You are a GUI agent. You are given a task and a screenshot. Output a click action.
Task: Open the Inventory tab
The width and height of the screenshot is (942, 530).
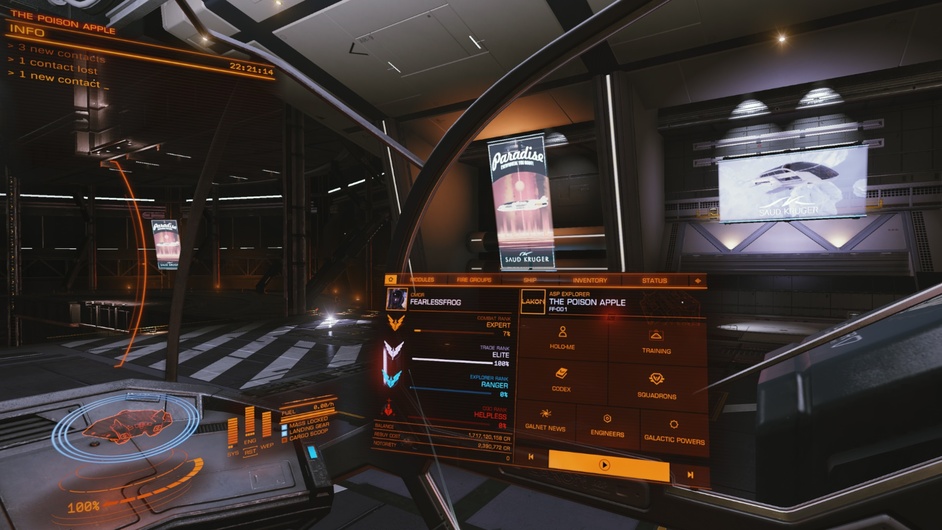[590, 281]
